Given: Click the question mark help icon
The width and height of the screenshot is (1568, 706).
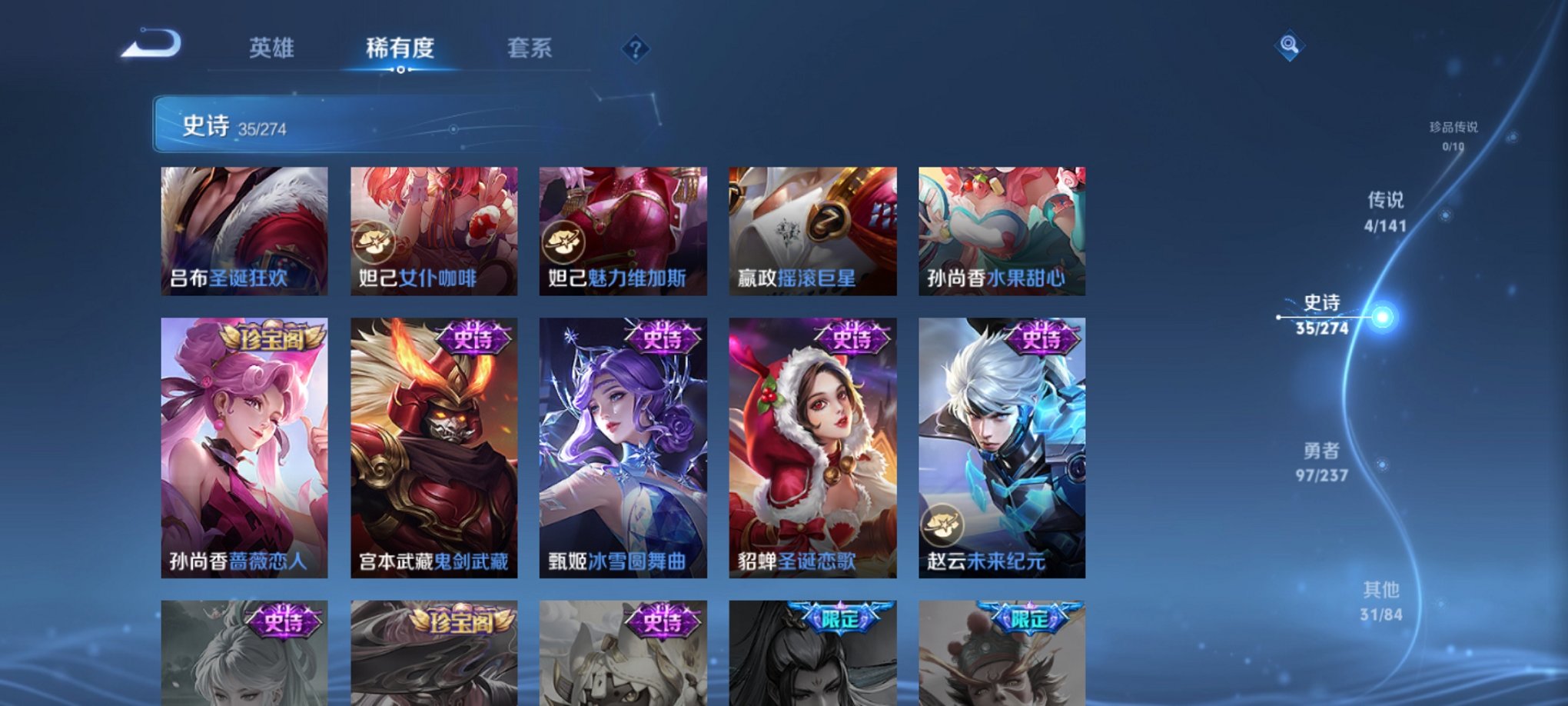Looking at the screenshot, I should click(635, 48).
